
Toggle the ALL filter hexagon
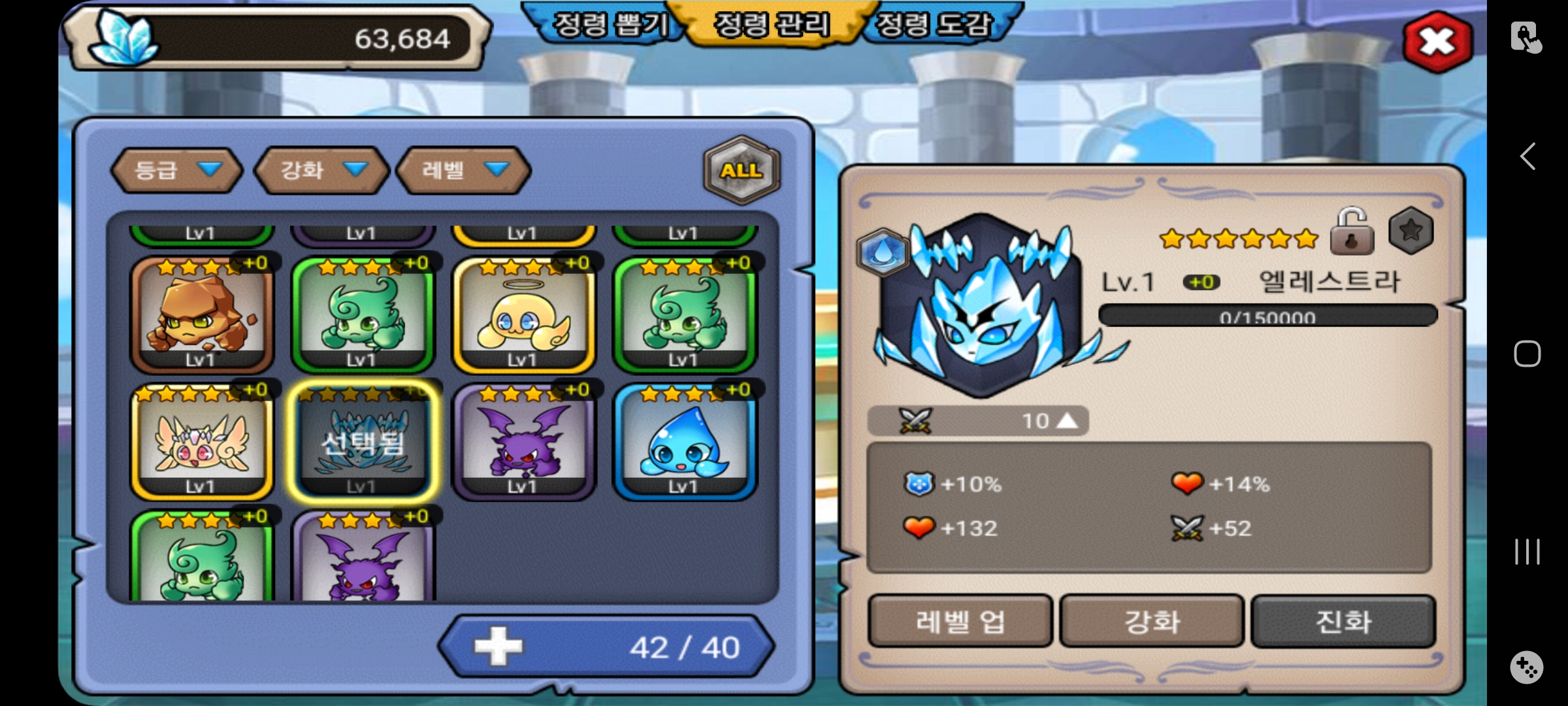(742, 170)
